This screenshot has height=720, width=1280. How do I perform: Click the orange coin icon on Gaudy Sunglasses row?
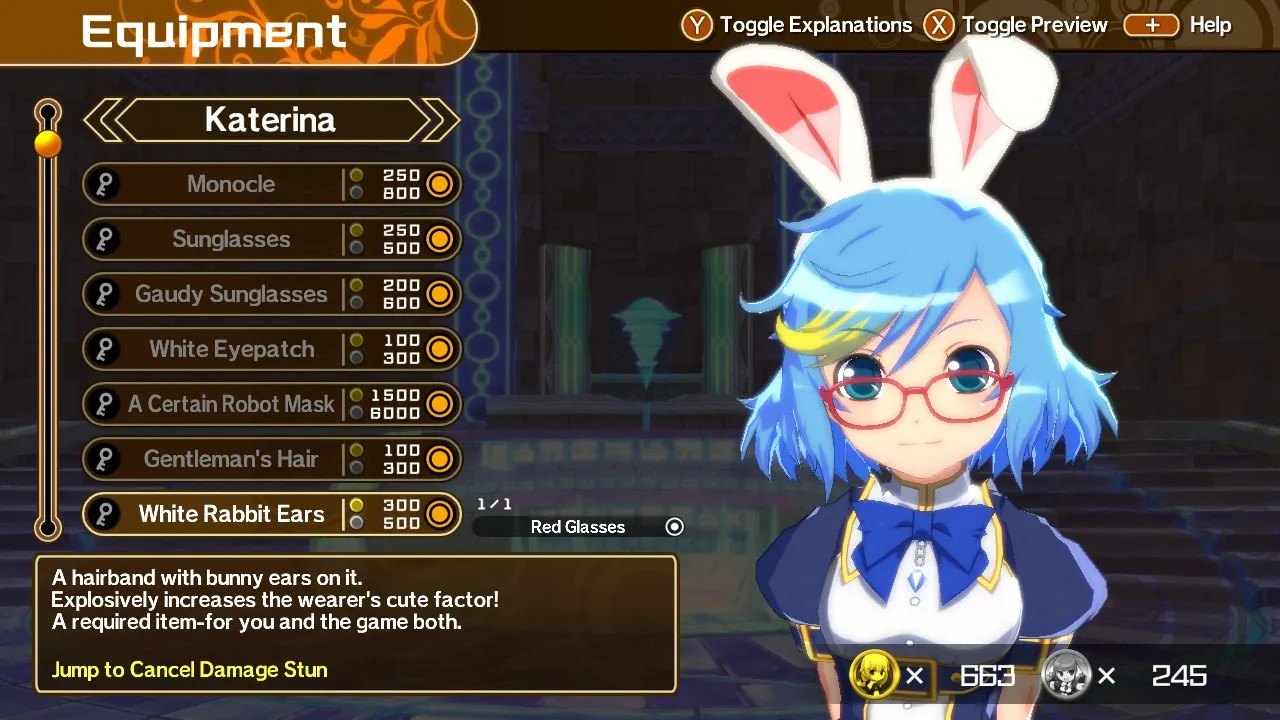pyautogui.click(x=441, y=294)
